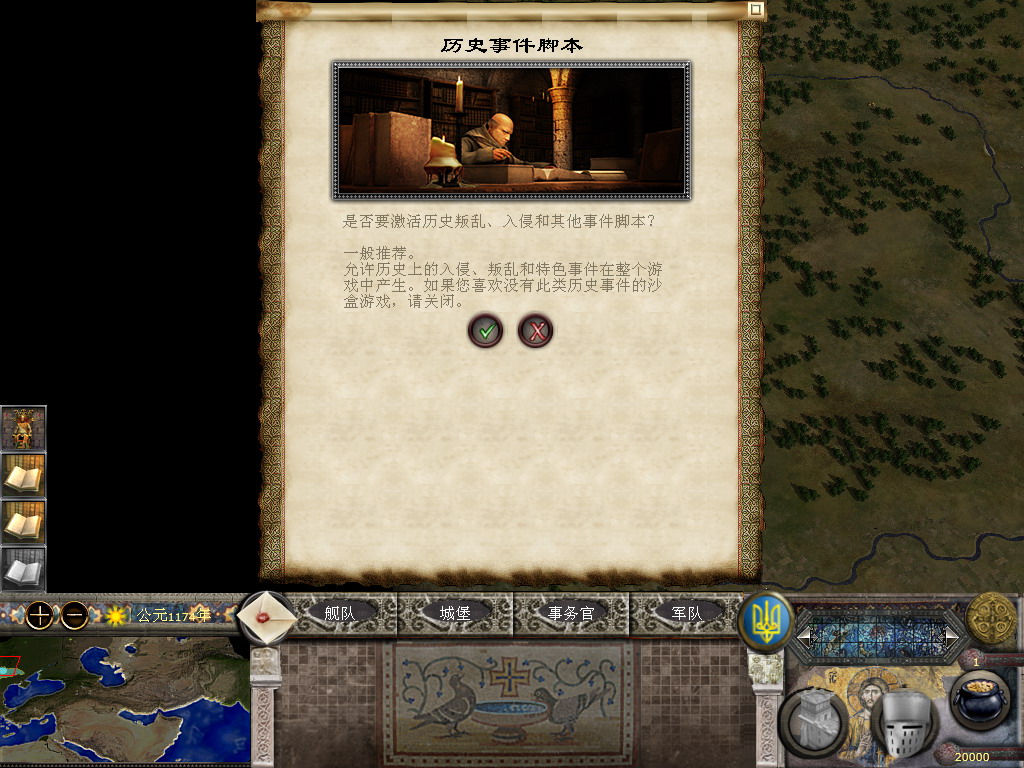The width and height of the screenshot is (1024, 768).
Task: Open the faction overview trident shield
Action: (765, 621)
